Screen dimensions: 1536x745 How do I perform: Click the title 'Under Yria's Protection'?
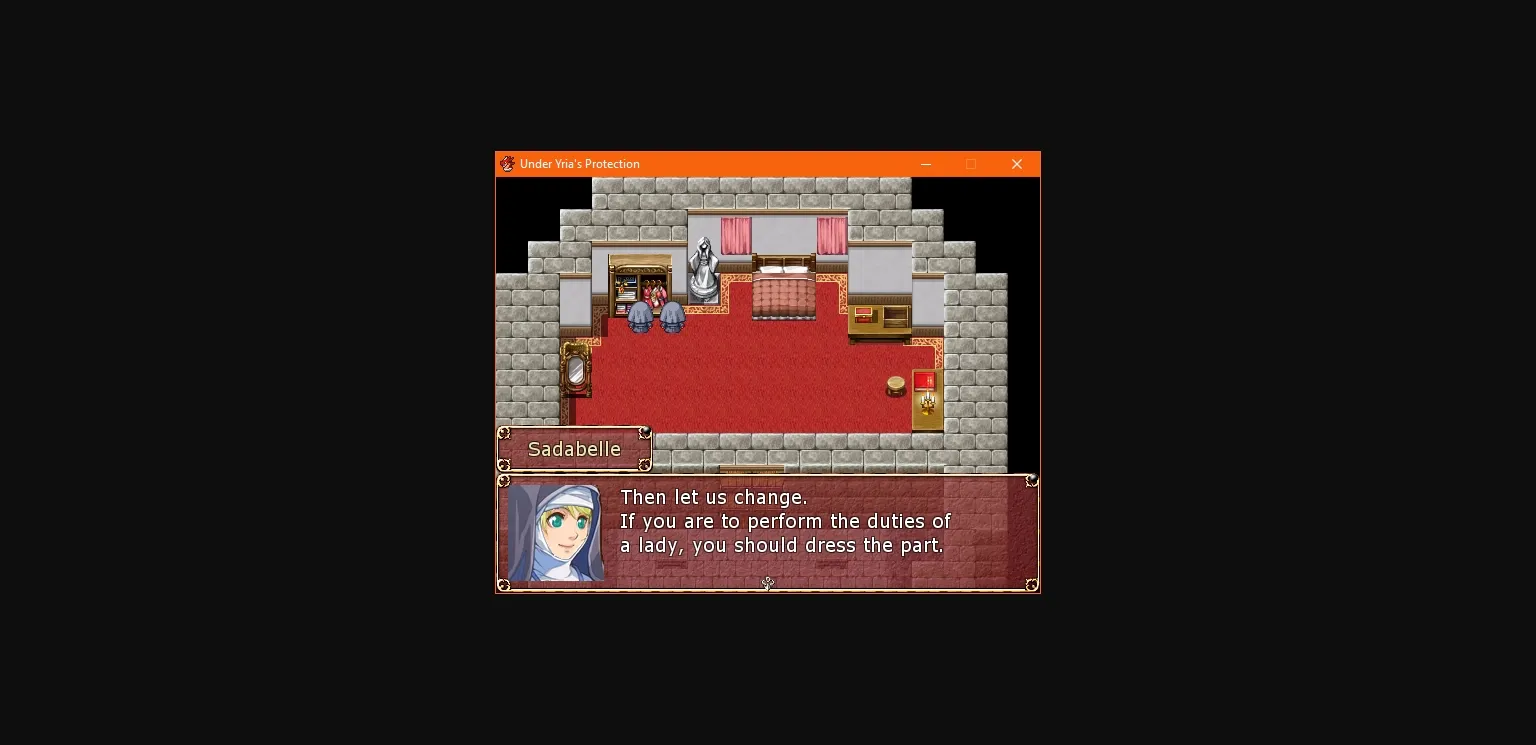pos(582,163)
